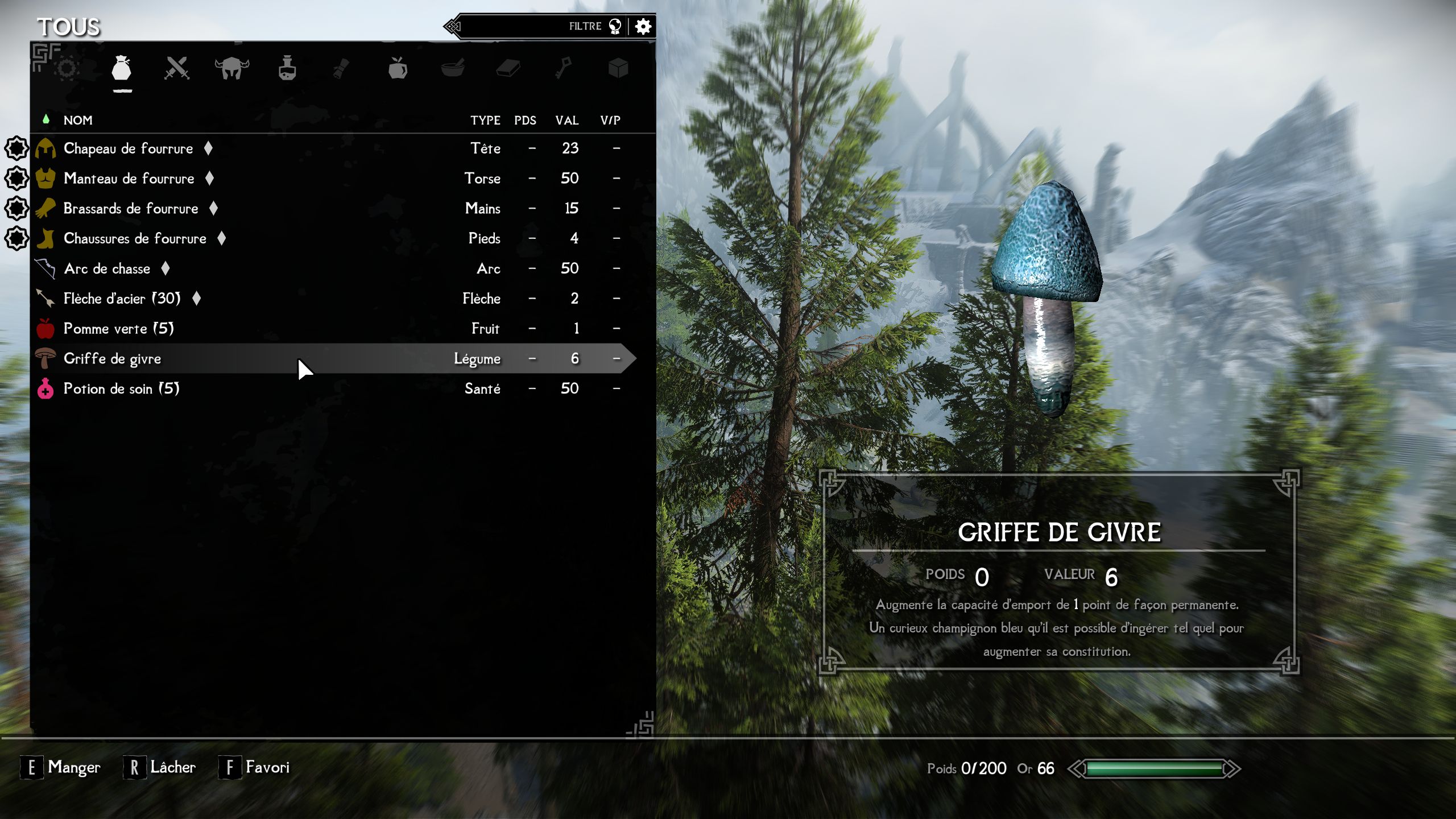Open the all-items pouch category tab
Screen dimensions: 1456x819
point(122,69)
